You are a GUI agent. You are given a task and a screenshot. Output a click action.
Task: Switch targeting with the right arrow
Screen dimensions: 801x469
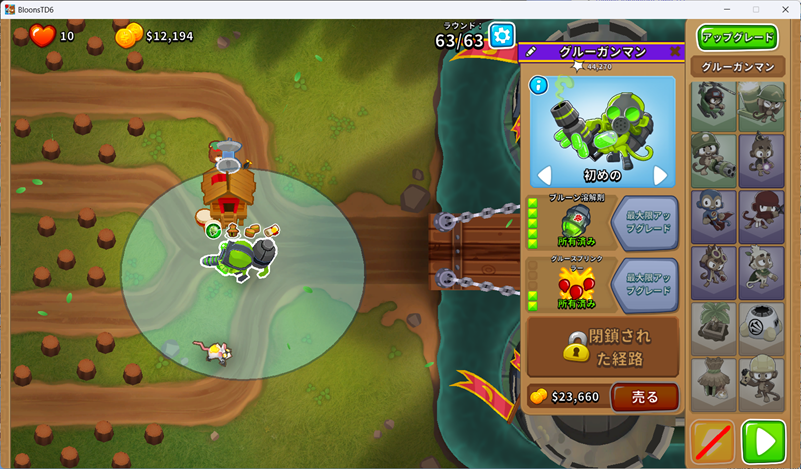660,176
